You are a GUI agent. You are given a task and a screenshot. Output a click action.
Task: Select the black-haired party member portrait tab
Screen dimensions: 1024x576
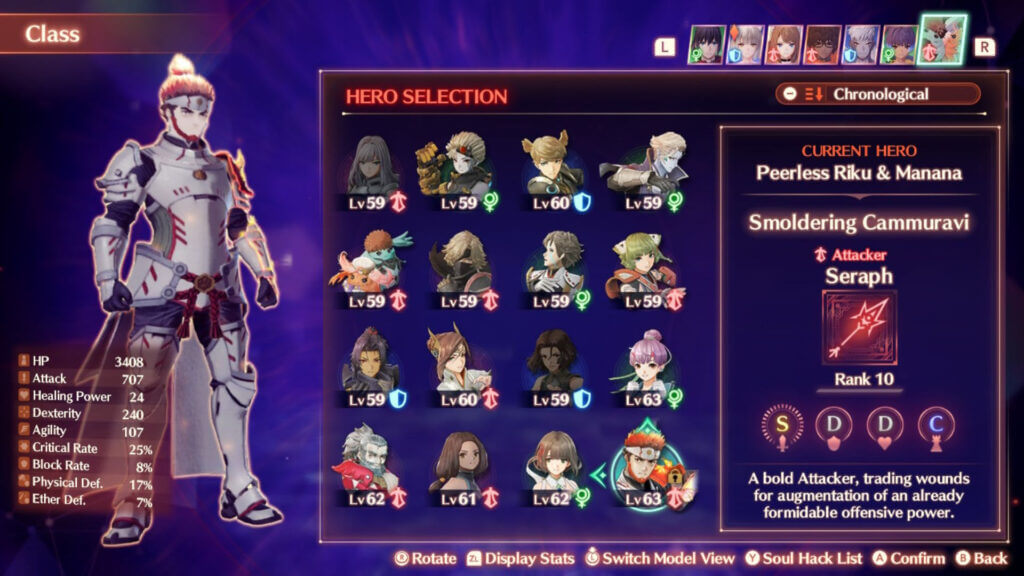click(x=706, y=45)
